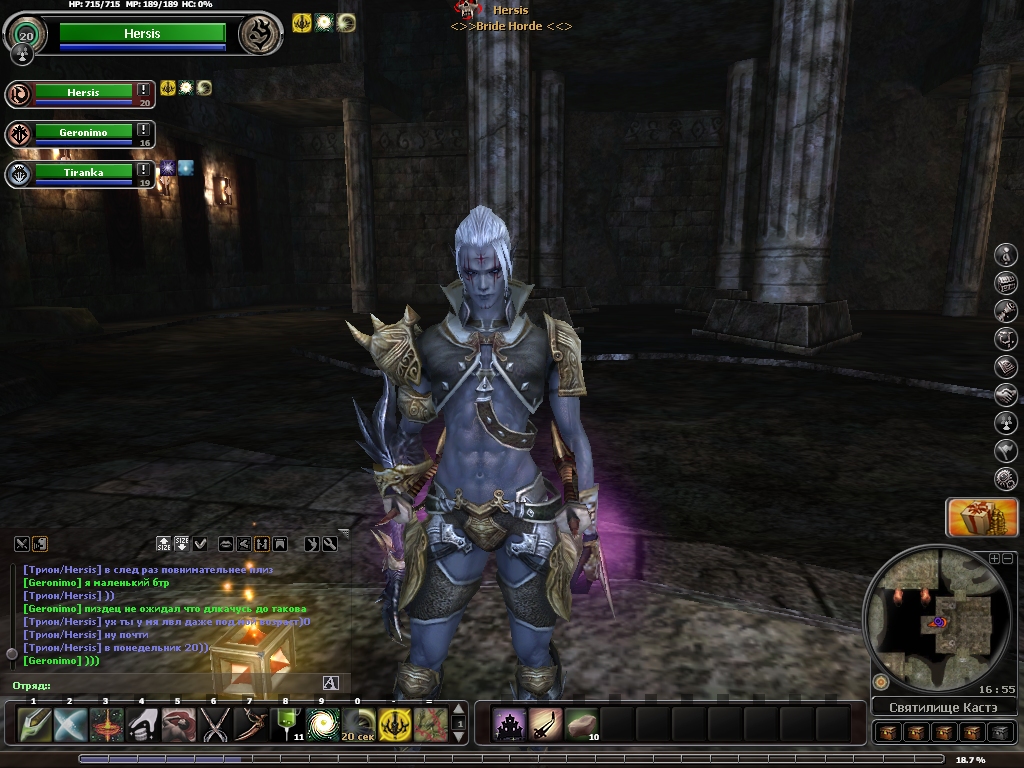Increase chat window size with SIZE up button

click(x=164, y=544)
